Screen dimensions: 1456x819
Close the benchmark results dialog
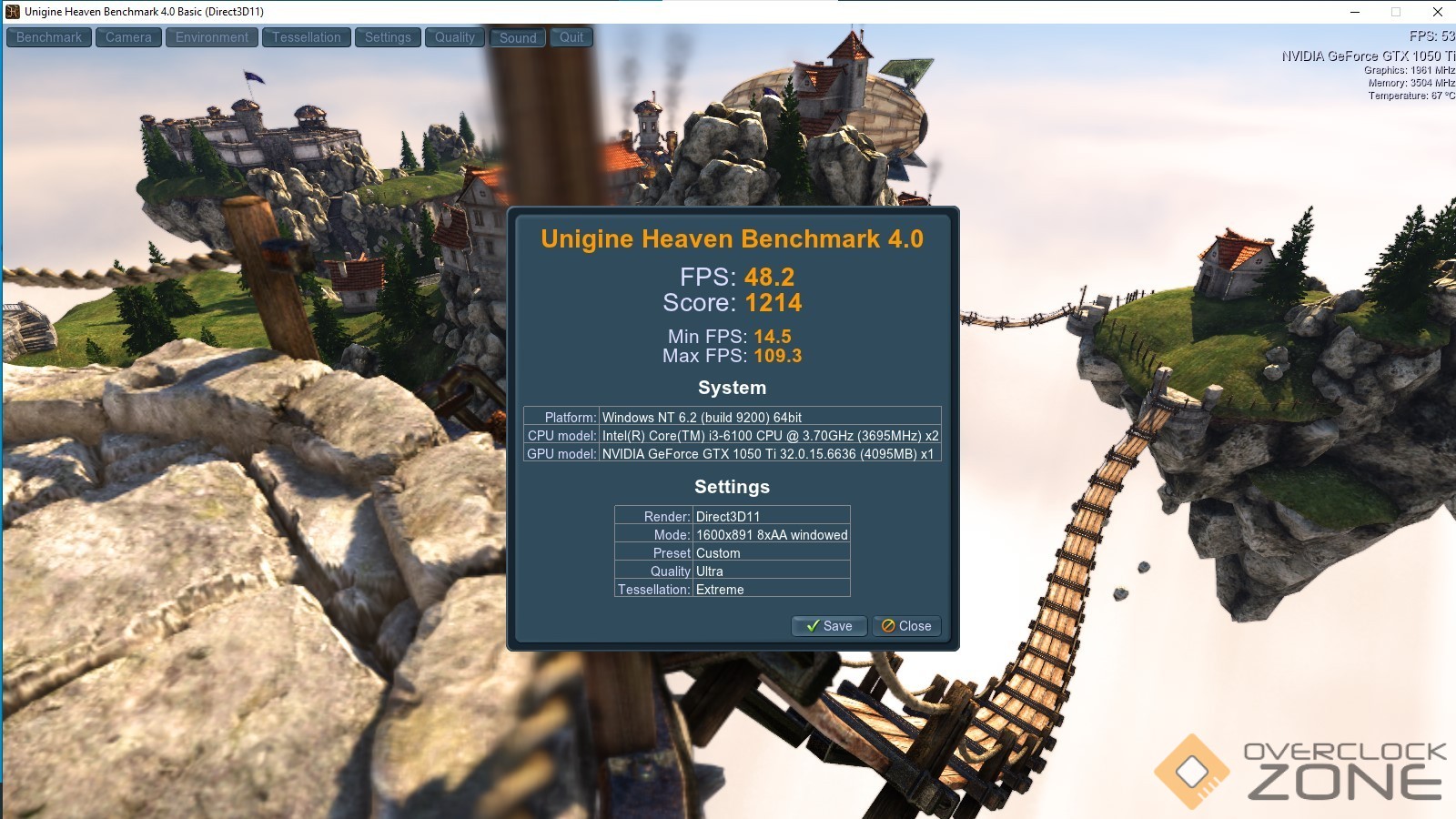coord(906,626)
